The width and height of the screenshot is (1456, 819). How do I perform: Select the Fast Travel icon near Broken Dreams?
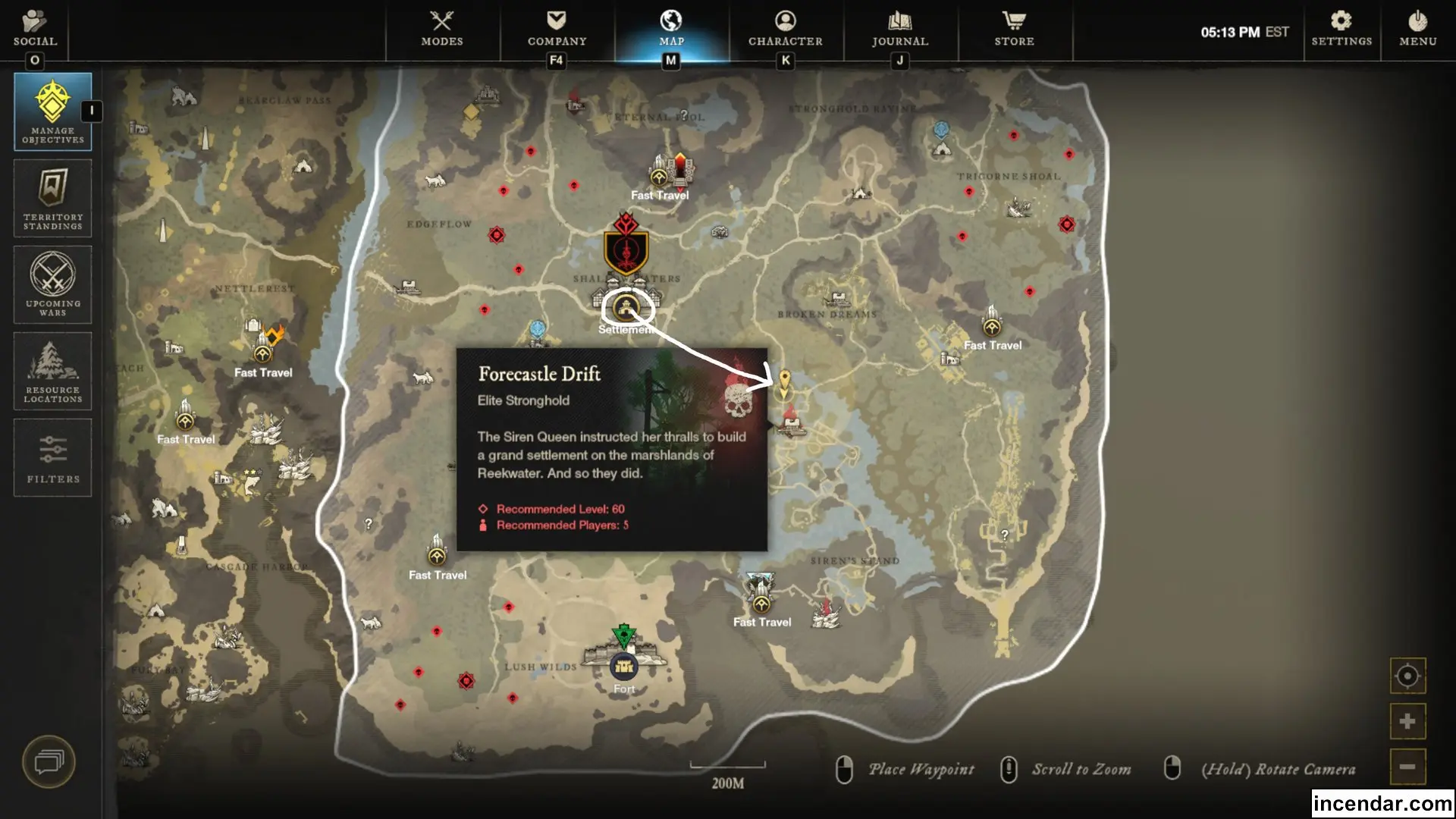tap(991, 326)
